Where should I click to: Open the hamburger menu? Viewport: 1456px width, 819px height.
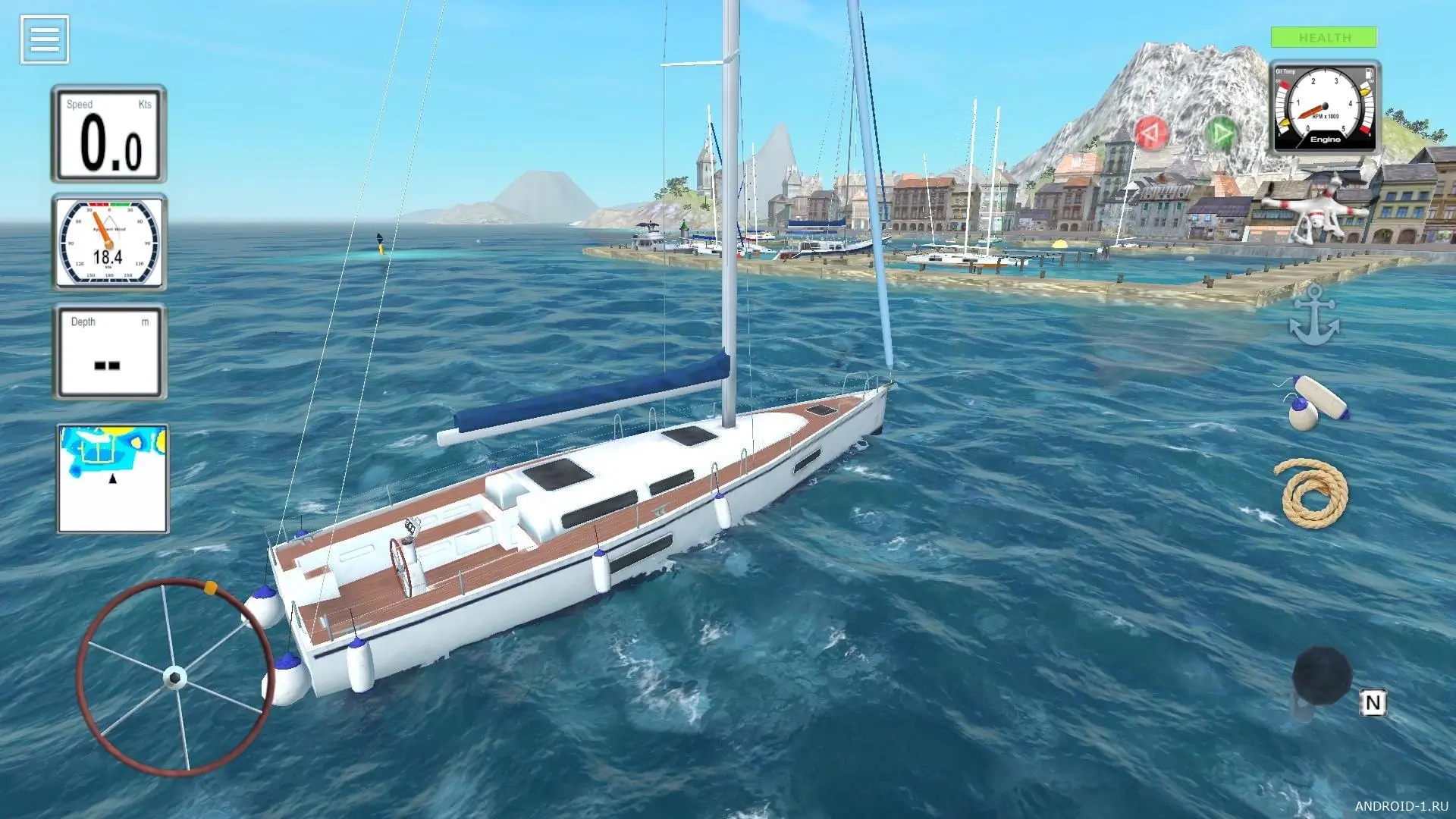pyautogui.click(x=45, y=39)
